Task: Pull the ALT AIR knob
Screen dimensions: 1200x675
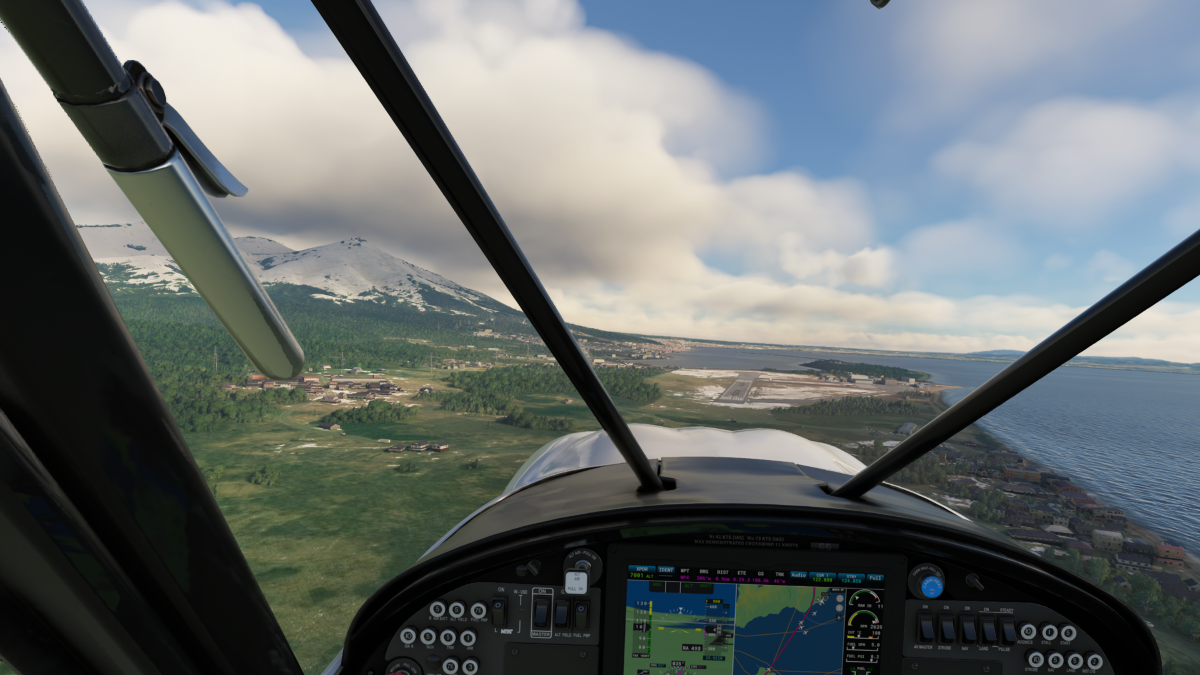Action: (x=576, y=582)
